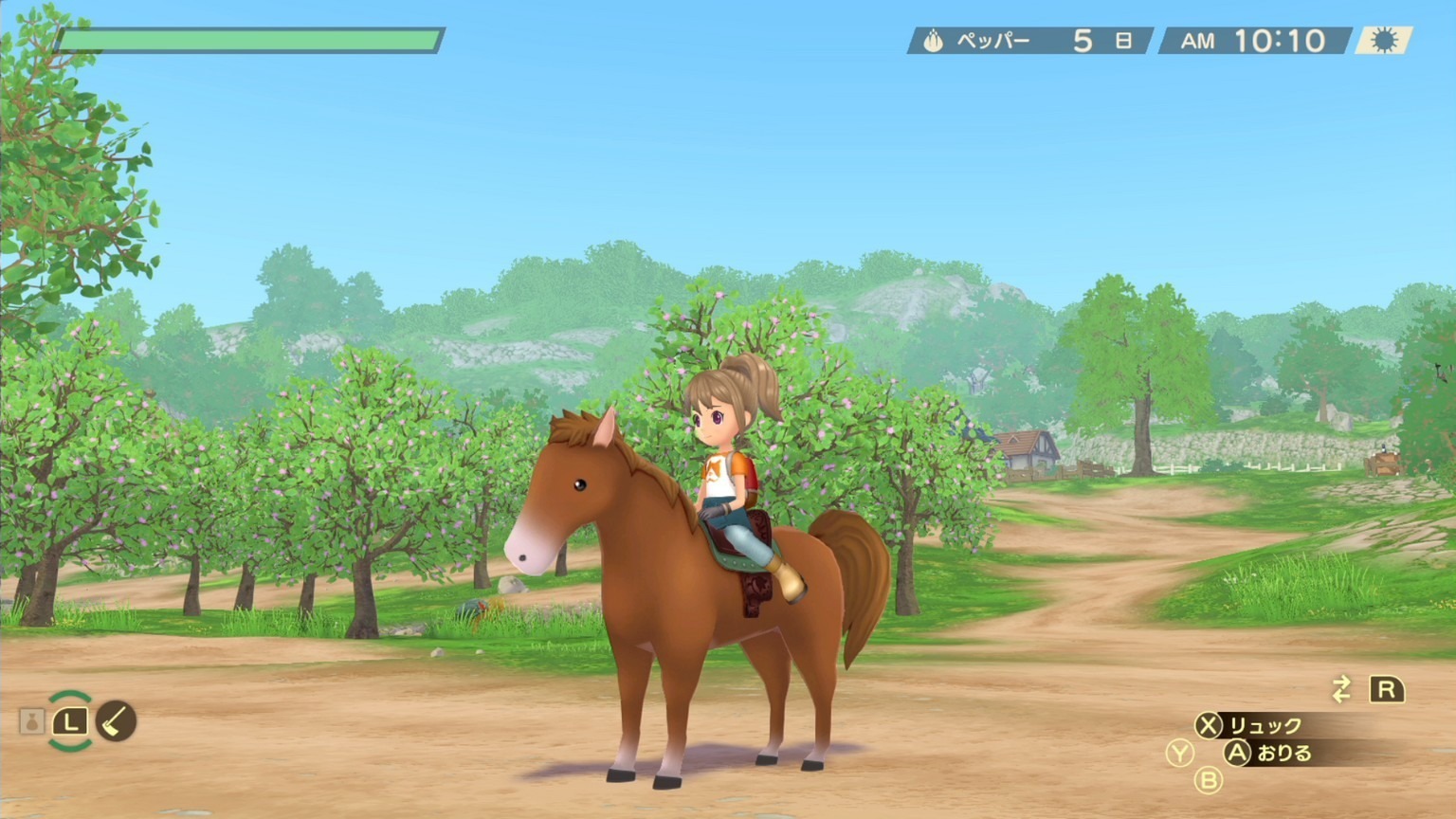Select the faded seed bag slot
This screenshot has width=1456, height=819.
pos(32,721)
